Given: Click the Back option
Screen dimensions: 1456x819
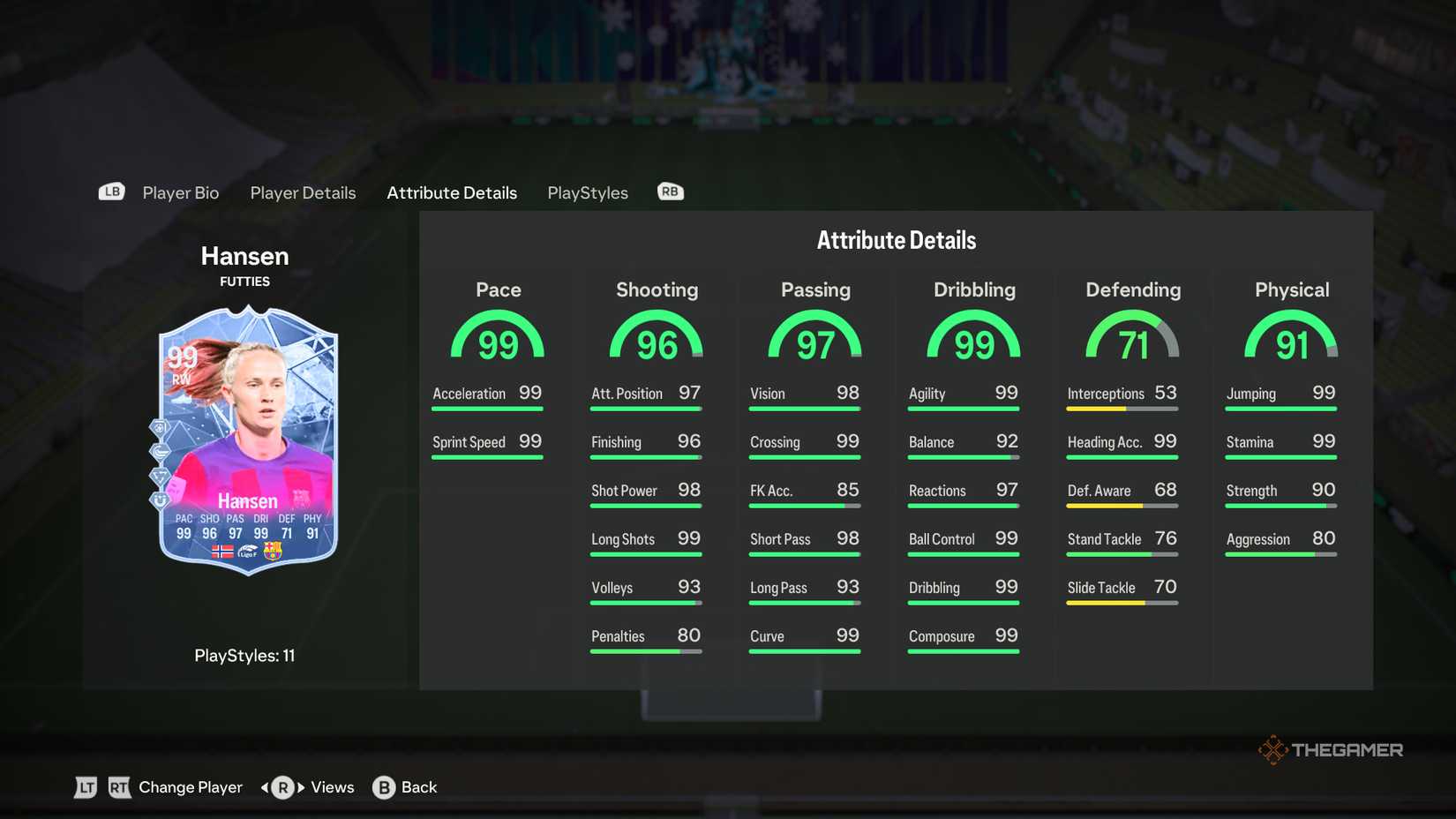Looking at the screenshot, I should (420, 786).
